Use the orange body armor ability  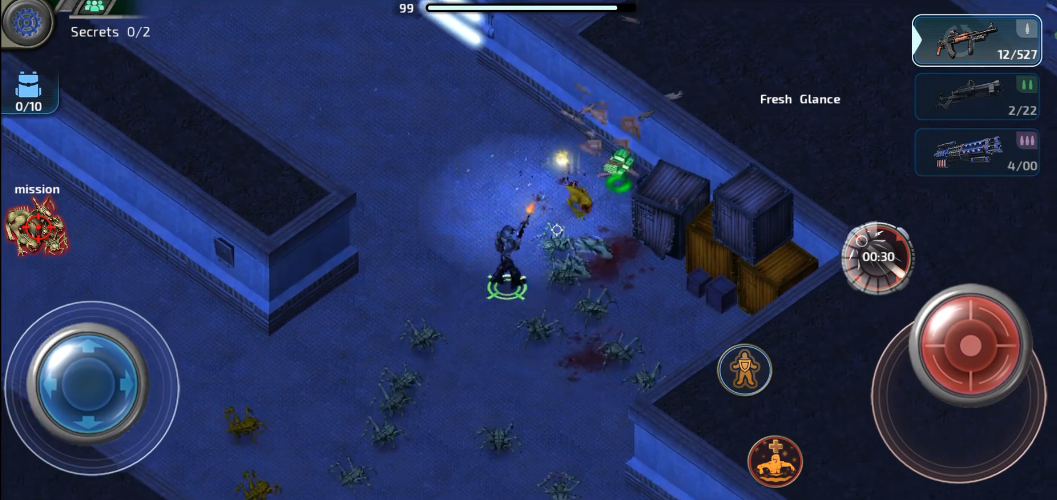pos(744,370)
